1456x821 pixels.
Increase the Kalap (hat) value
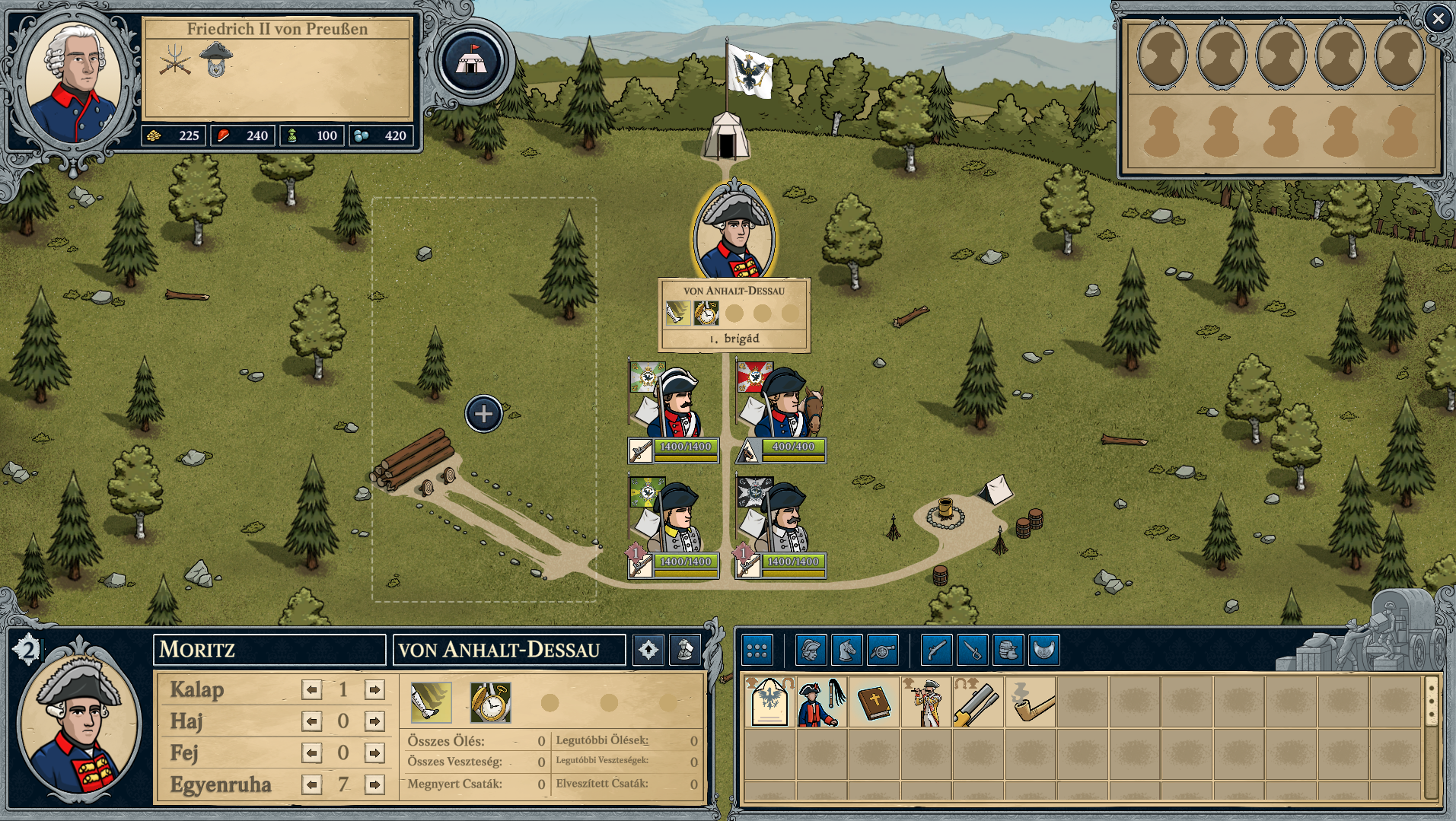coord(374,689)
